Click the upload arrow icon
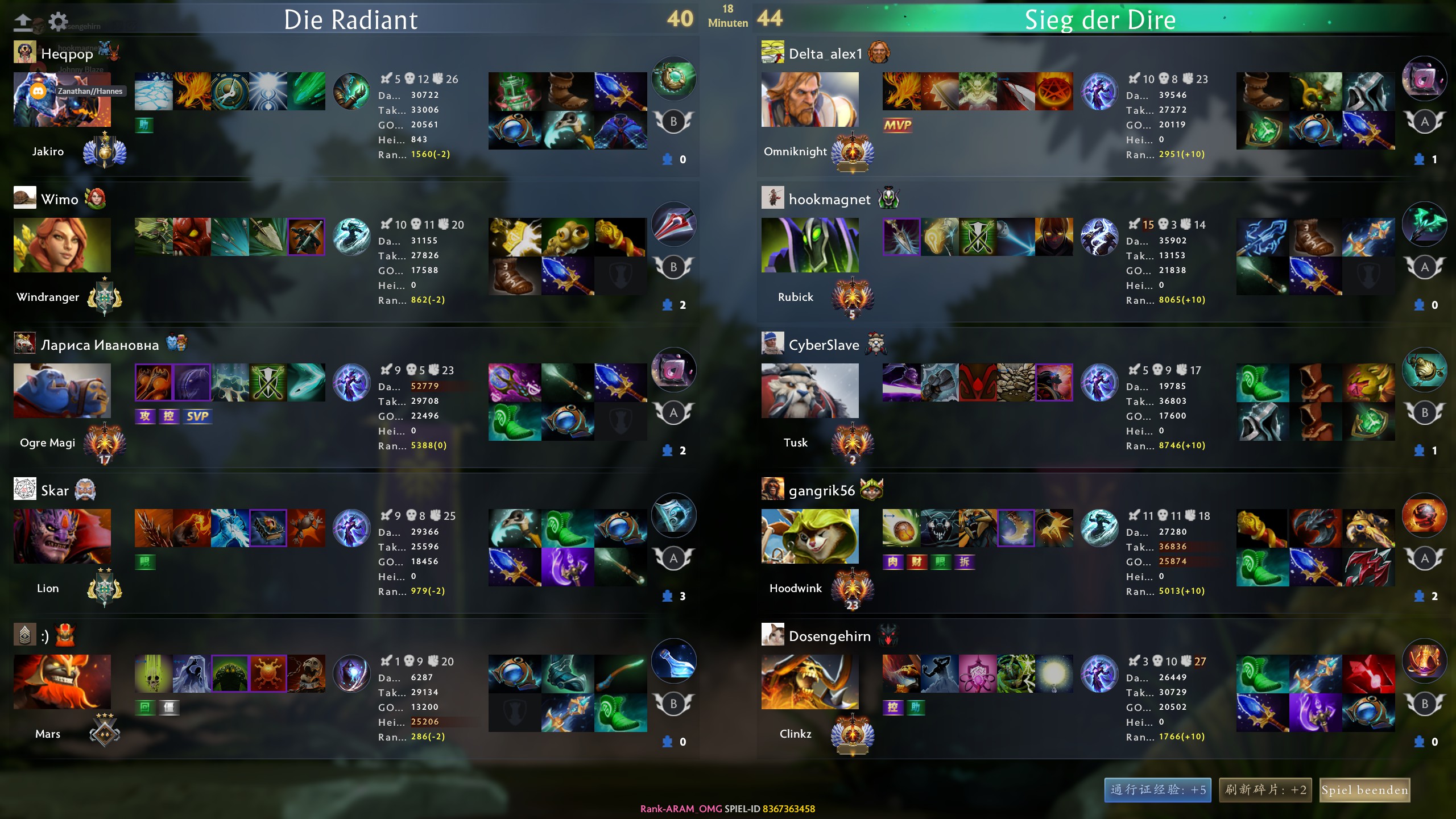 (x=23, y=22)
